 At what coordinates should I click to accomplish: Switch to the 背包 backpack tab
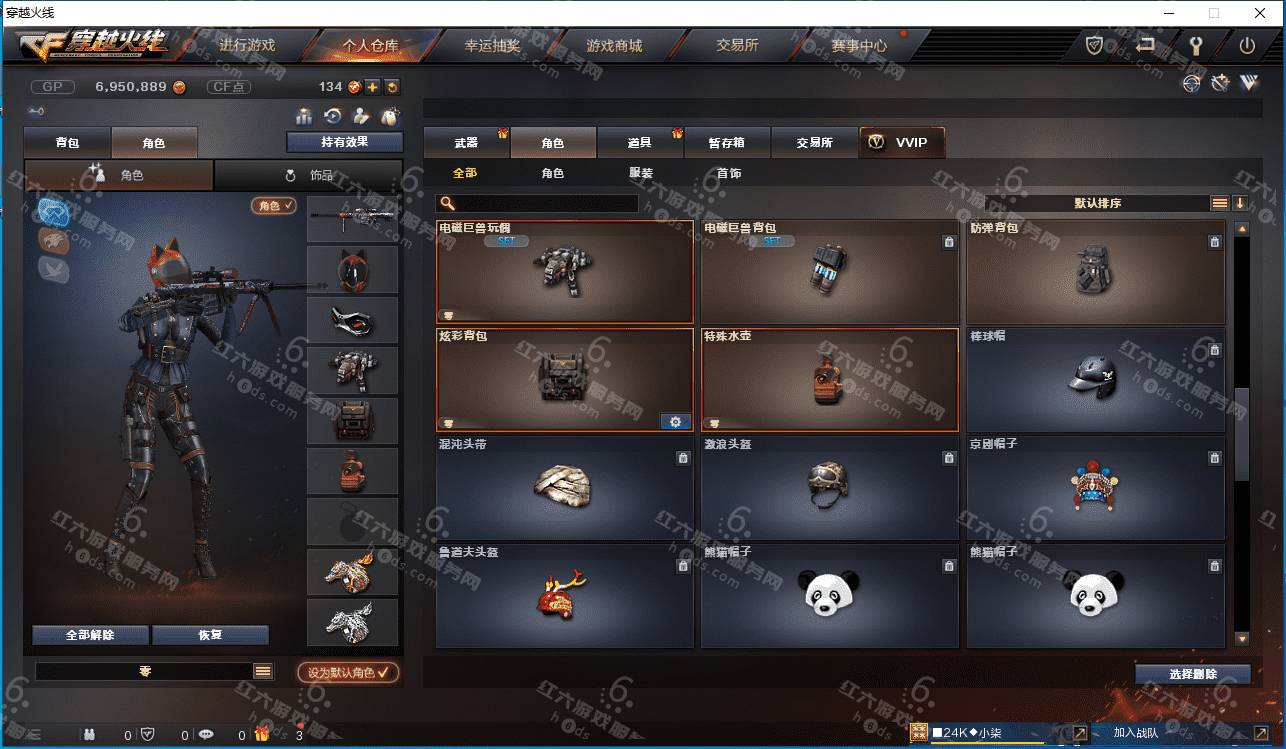point(68,143)
